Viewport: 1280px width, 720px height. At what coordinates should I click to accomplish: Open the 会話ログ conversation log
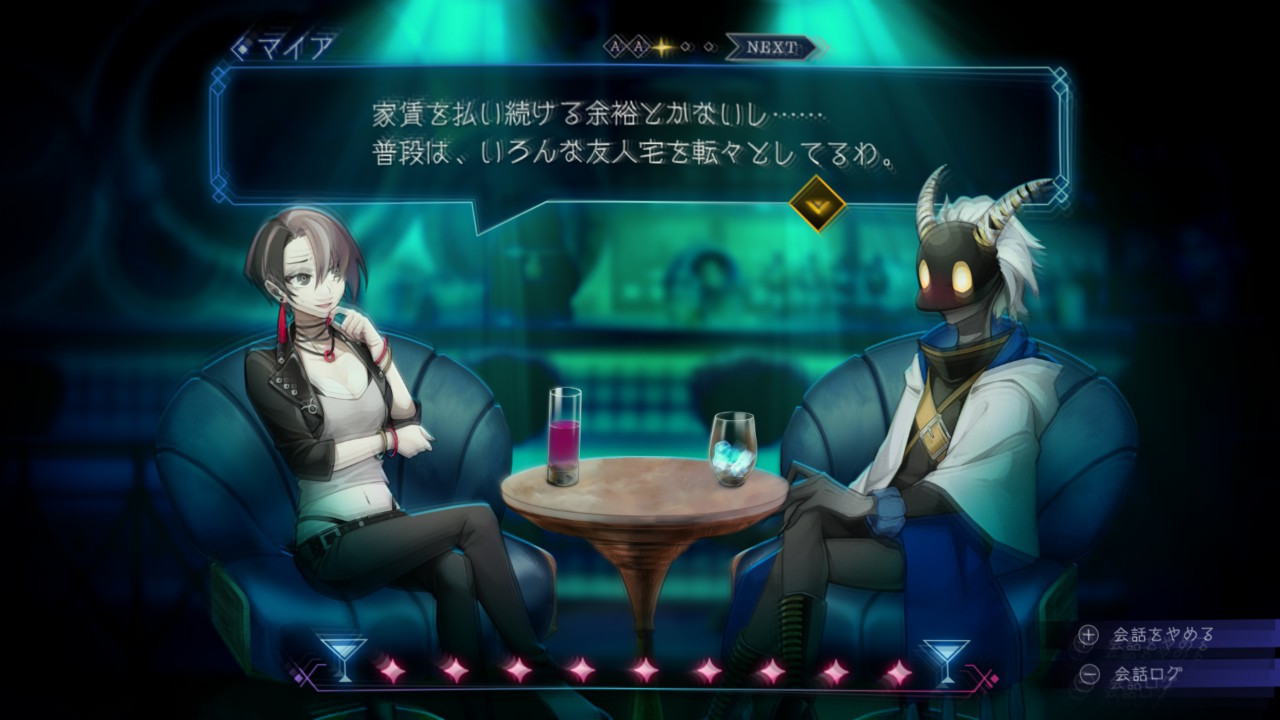tap(1148, 674)
